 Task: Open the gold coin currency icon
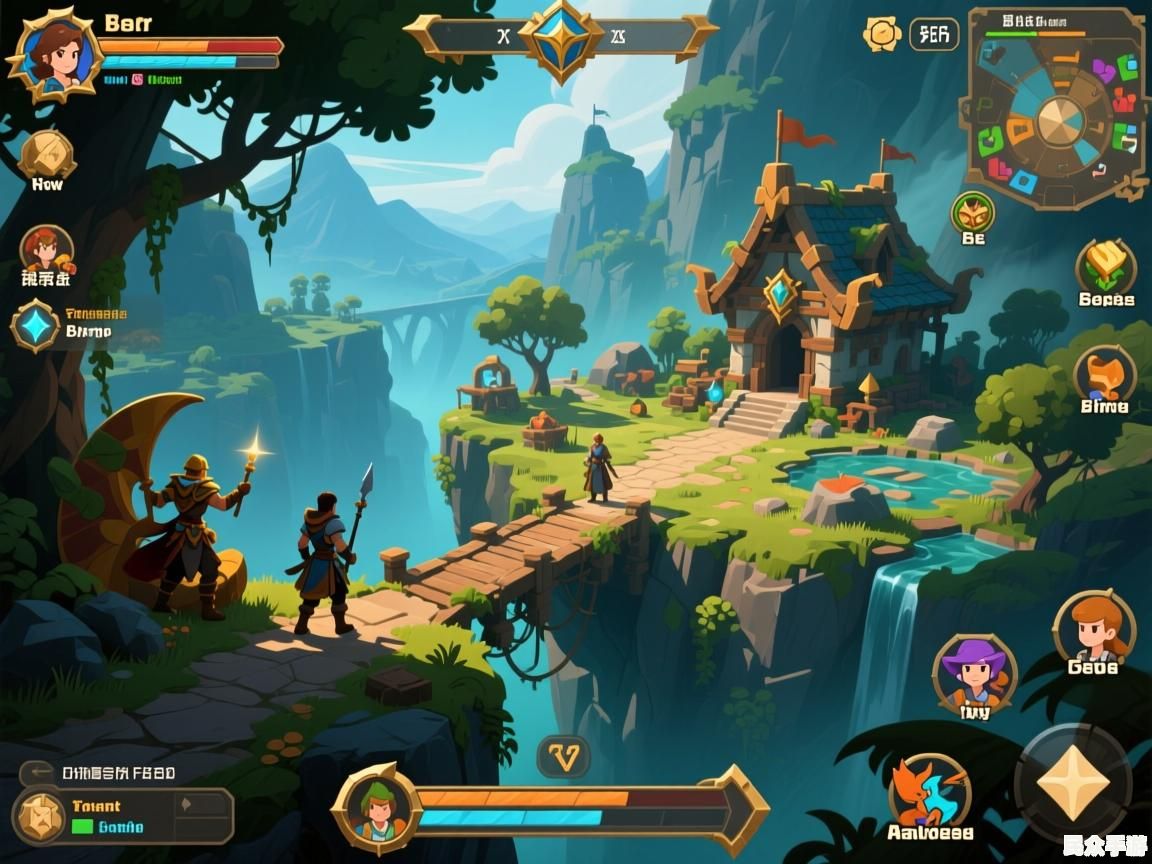882,34
